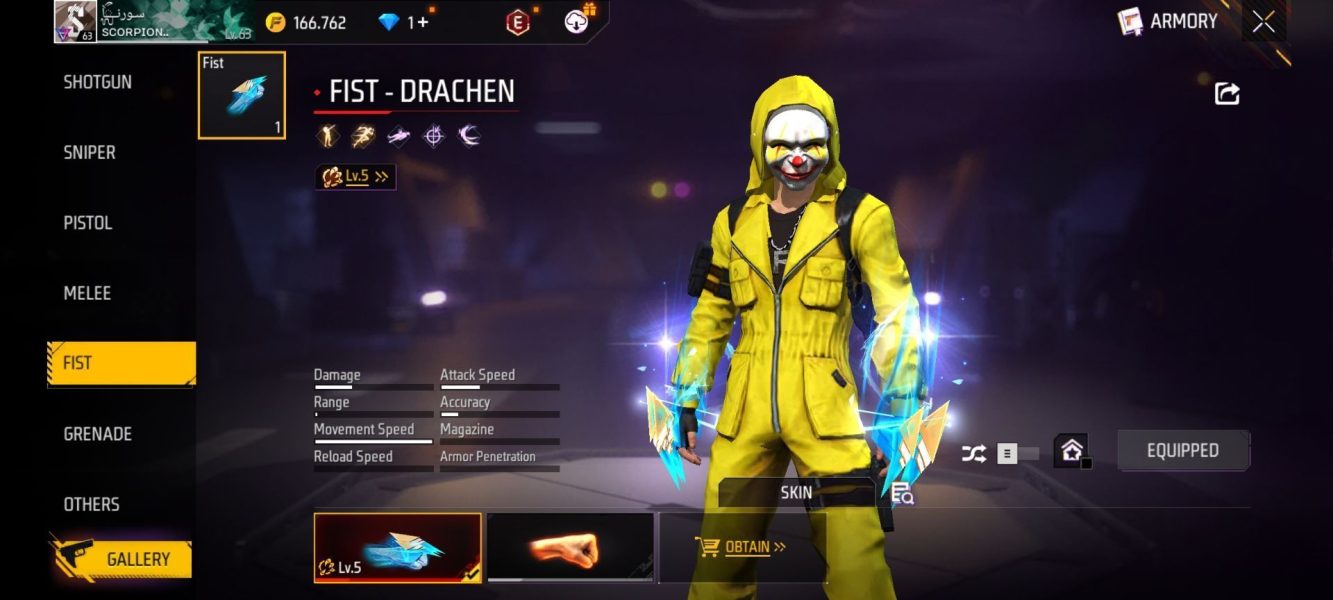Open the Sniper weapon category
The width and height of the screenshot is (1333, 600).
click(x=90, y=152)
